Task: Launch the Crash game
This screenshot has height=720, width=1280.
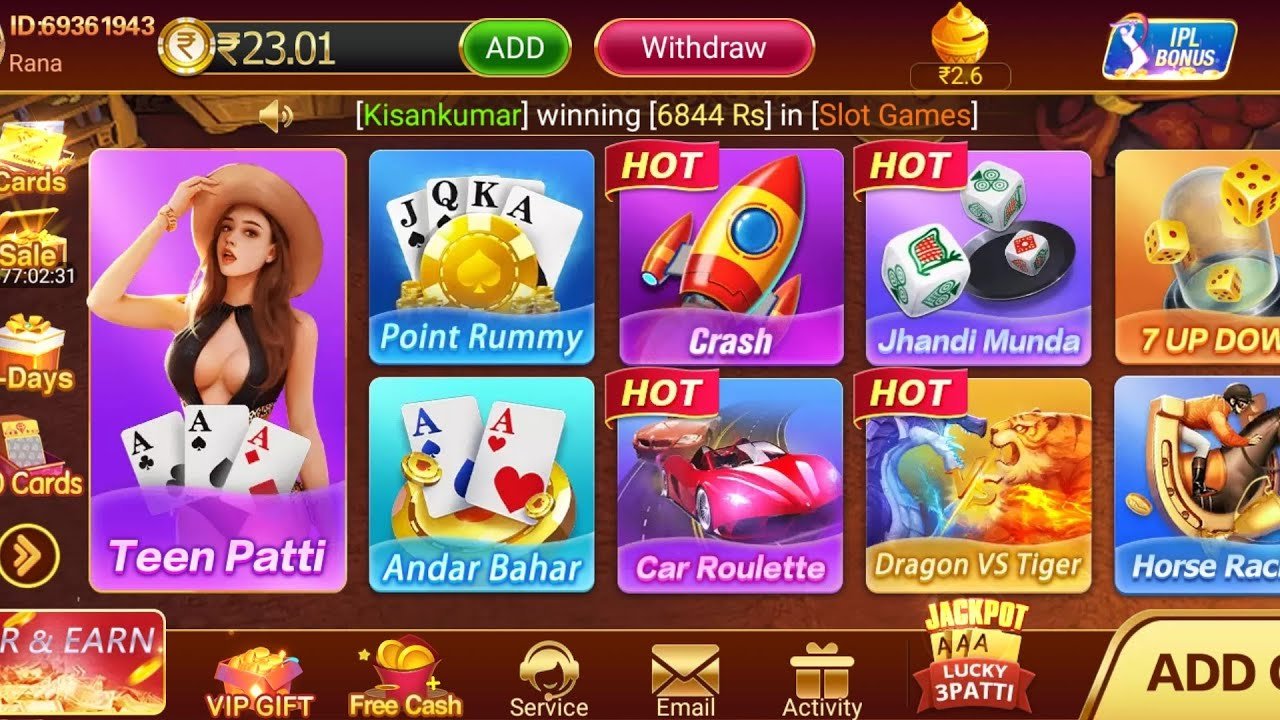Action: pyautogui.click(x=727, y=260)
